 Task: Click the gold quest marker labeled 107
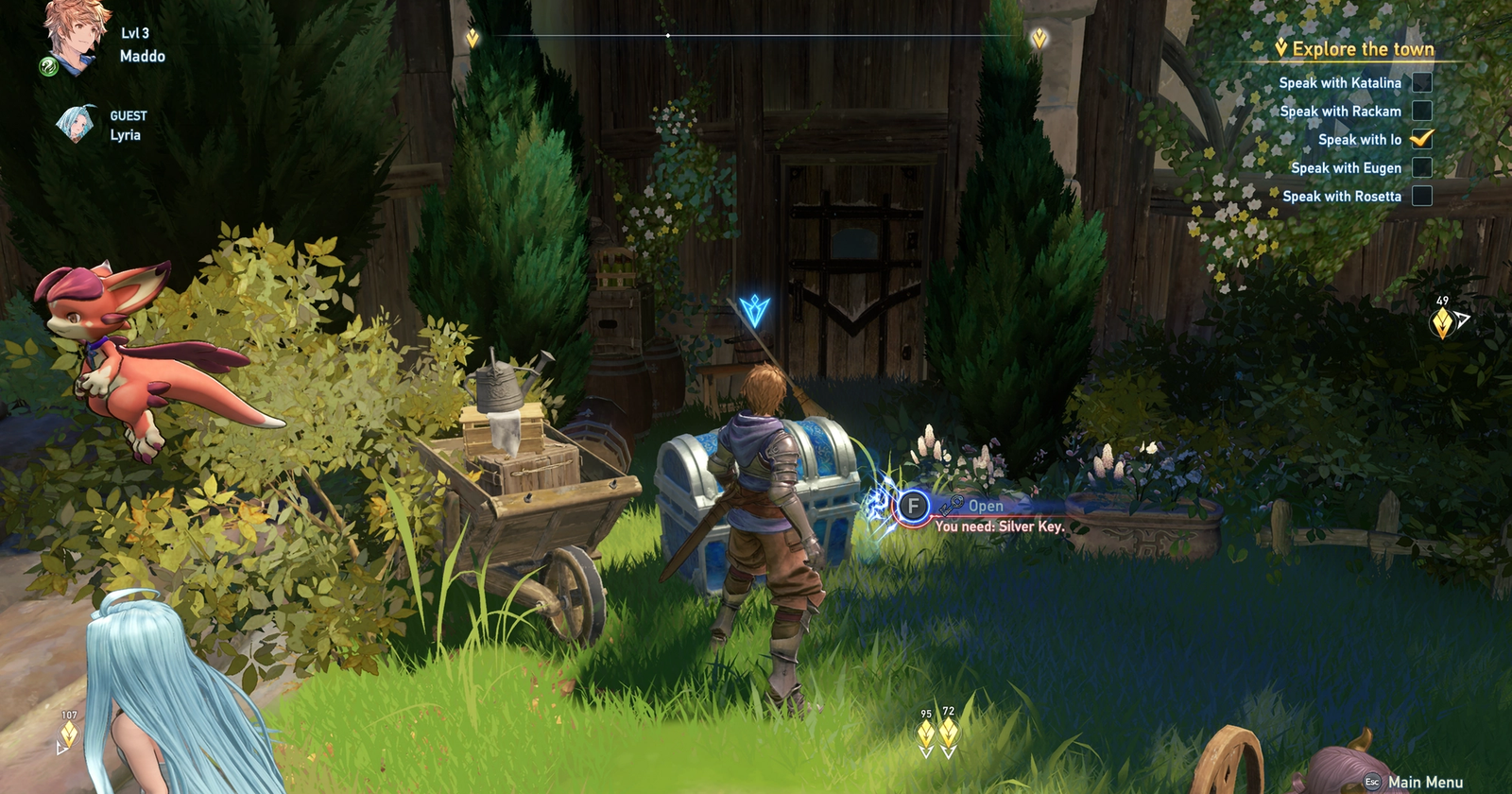click(69, 734)
